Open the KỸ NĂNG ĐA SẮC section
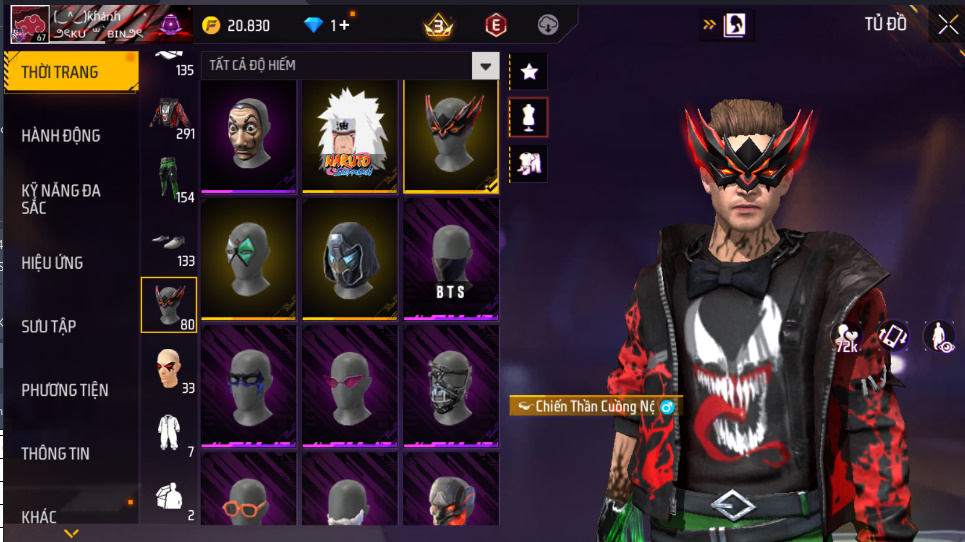Viewport: 965px width, 542px height. click(62, 198)
